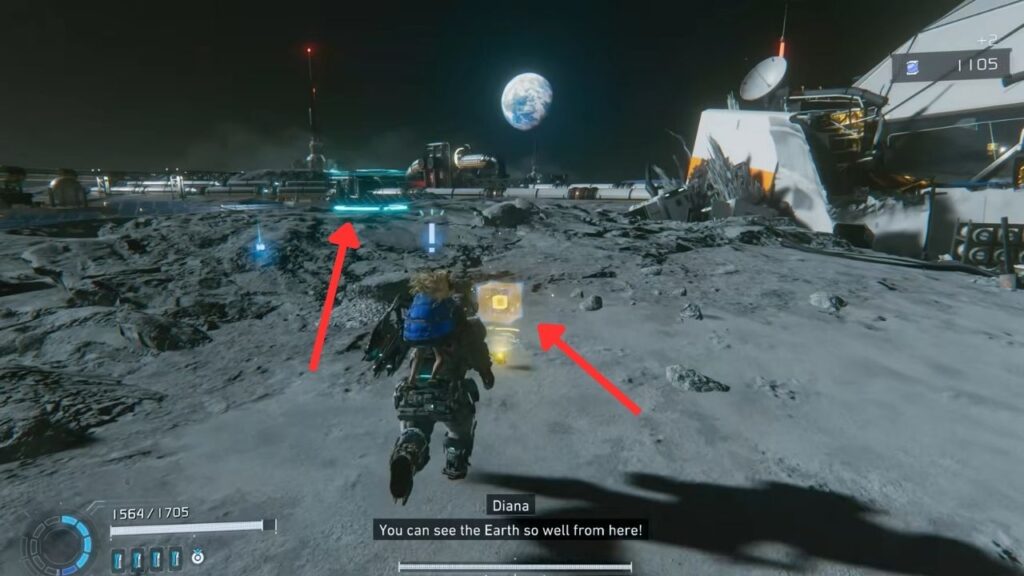Select the blue crystal currency icon
Screen dimensions: 1024x576
(x=913, y=66)
